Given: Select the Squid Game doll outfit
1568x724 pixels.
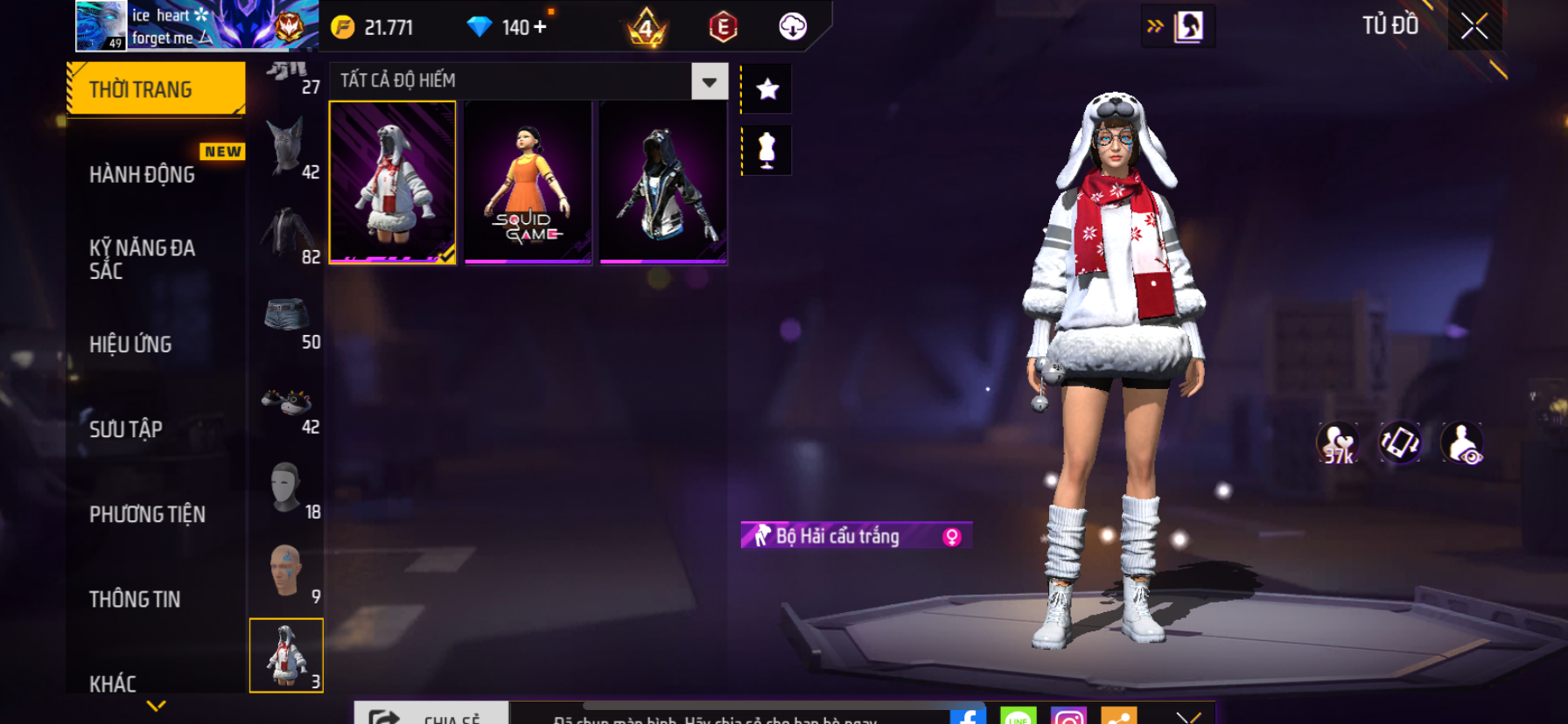Looking at the screenshot, I should pos(528,182).
